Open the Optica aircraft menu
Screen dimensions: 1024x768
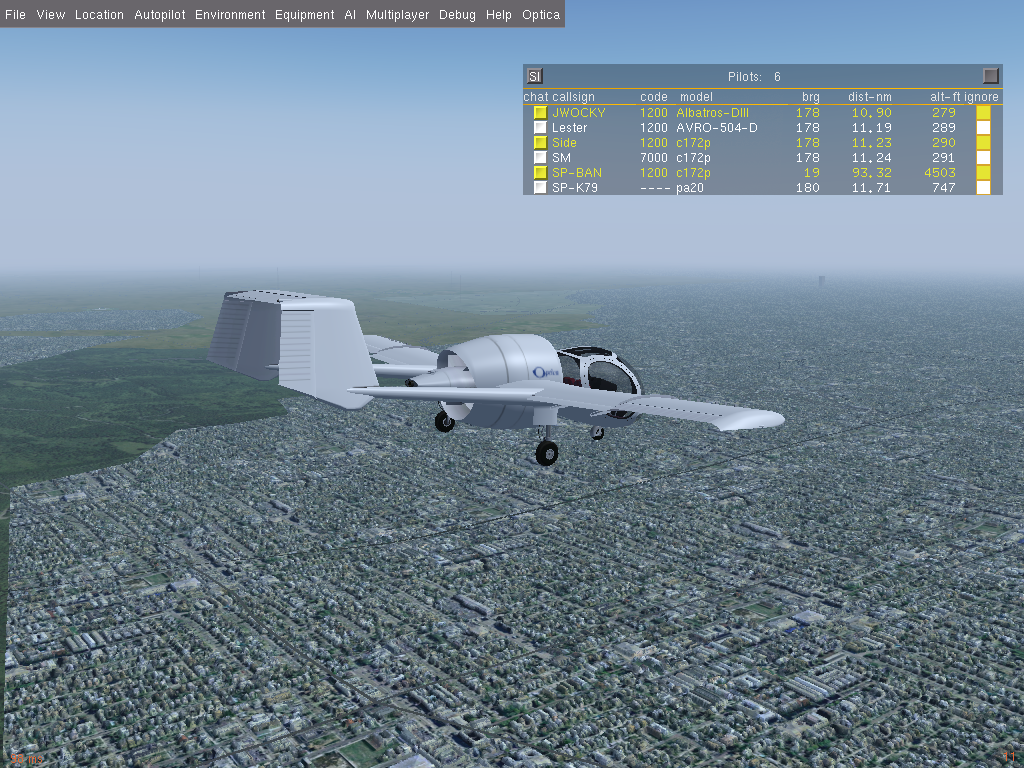tap(541, 15)
